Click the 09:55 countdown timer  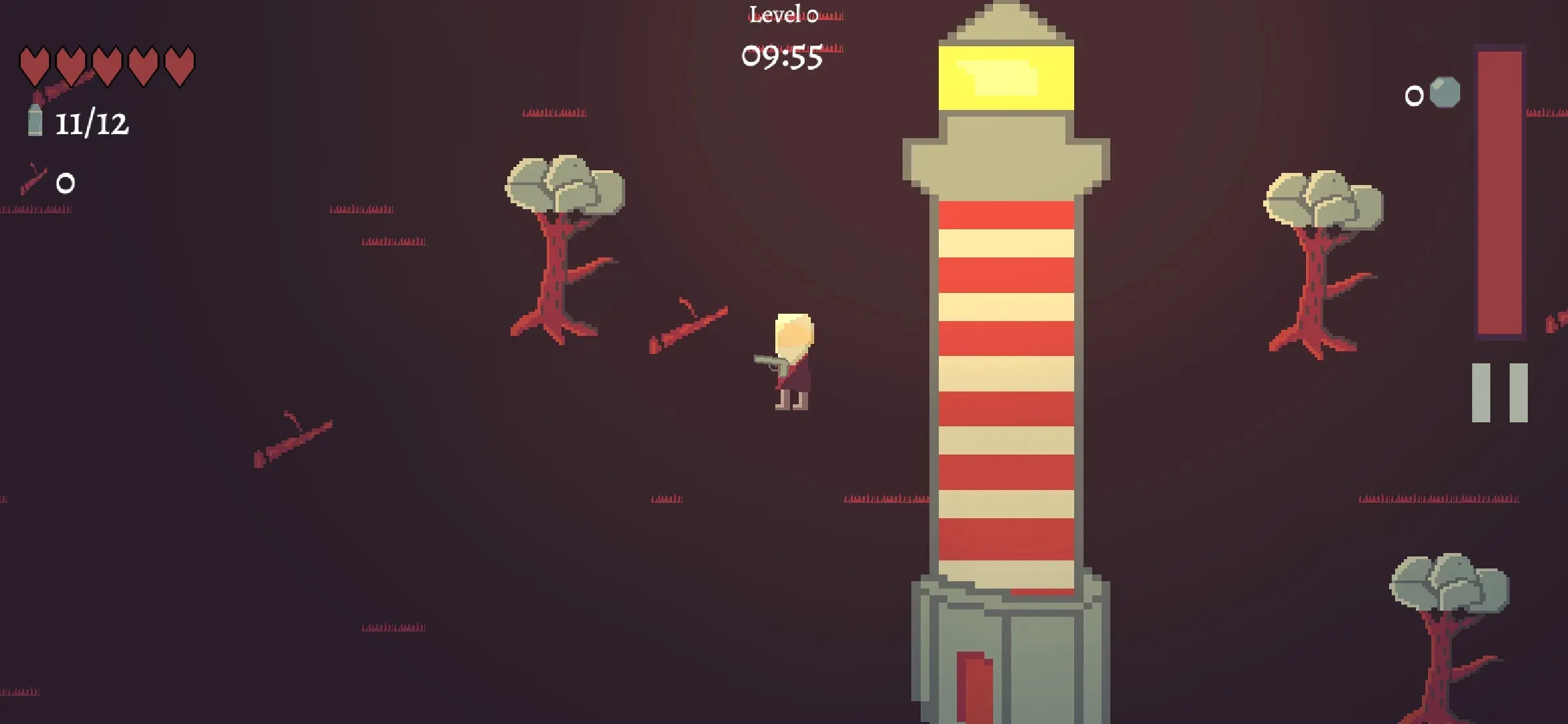click(783, 57)
